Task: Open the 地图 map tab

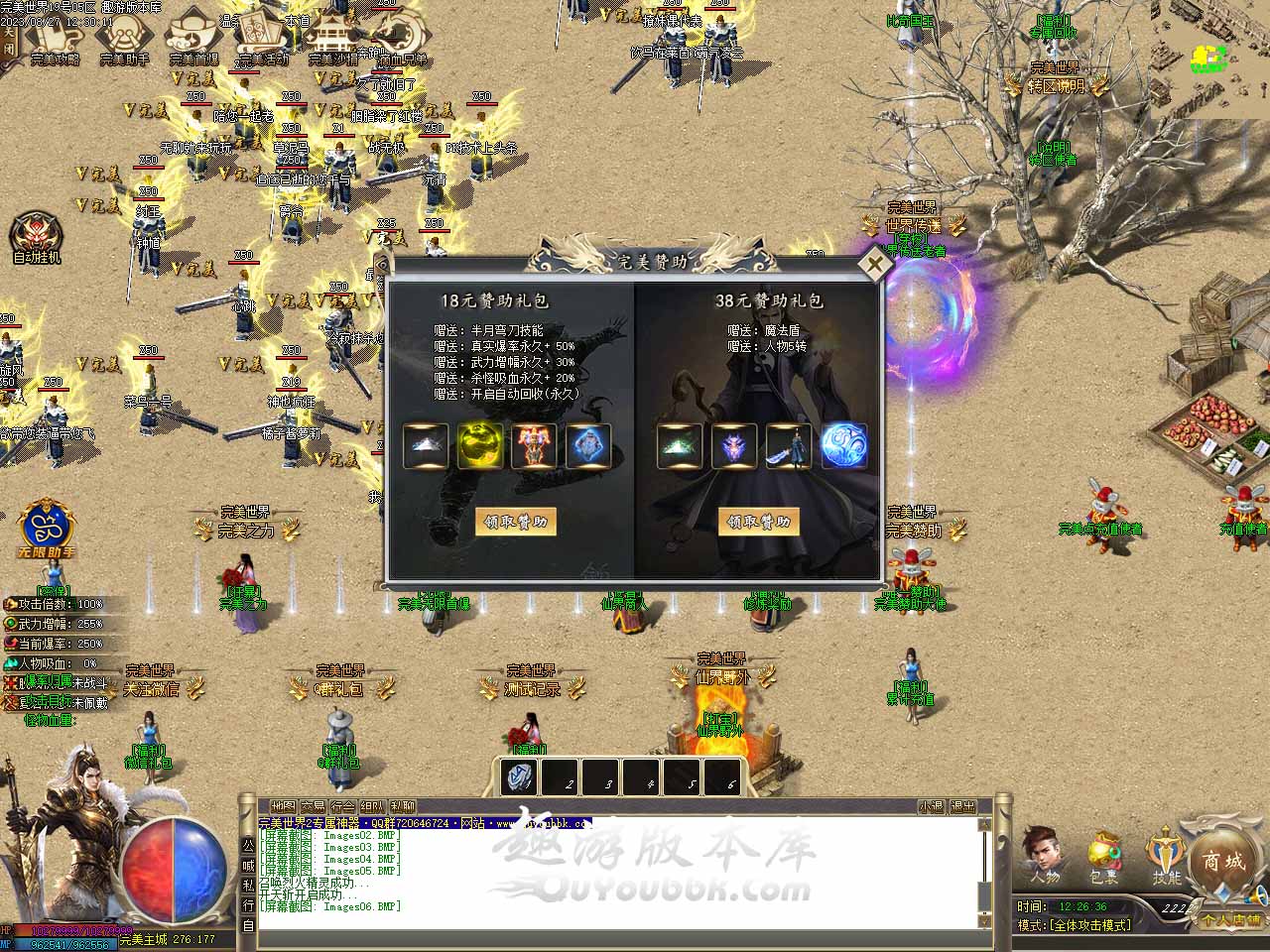Action: click(283, 807)
